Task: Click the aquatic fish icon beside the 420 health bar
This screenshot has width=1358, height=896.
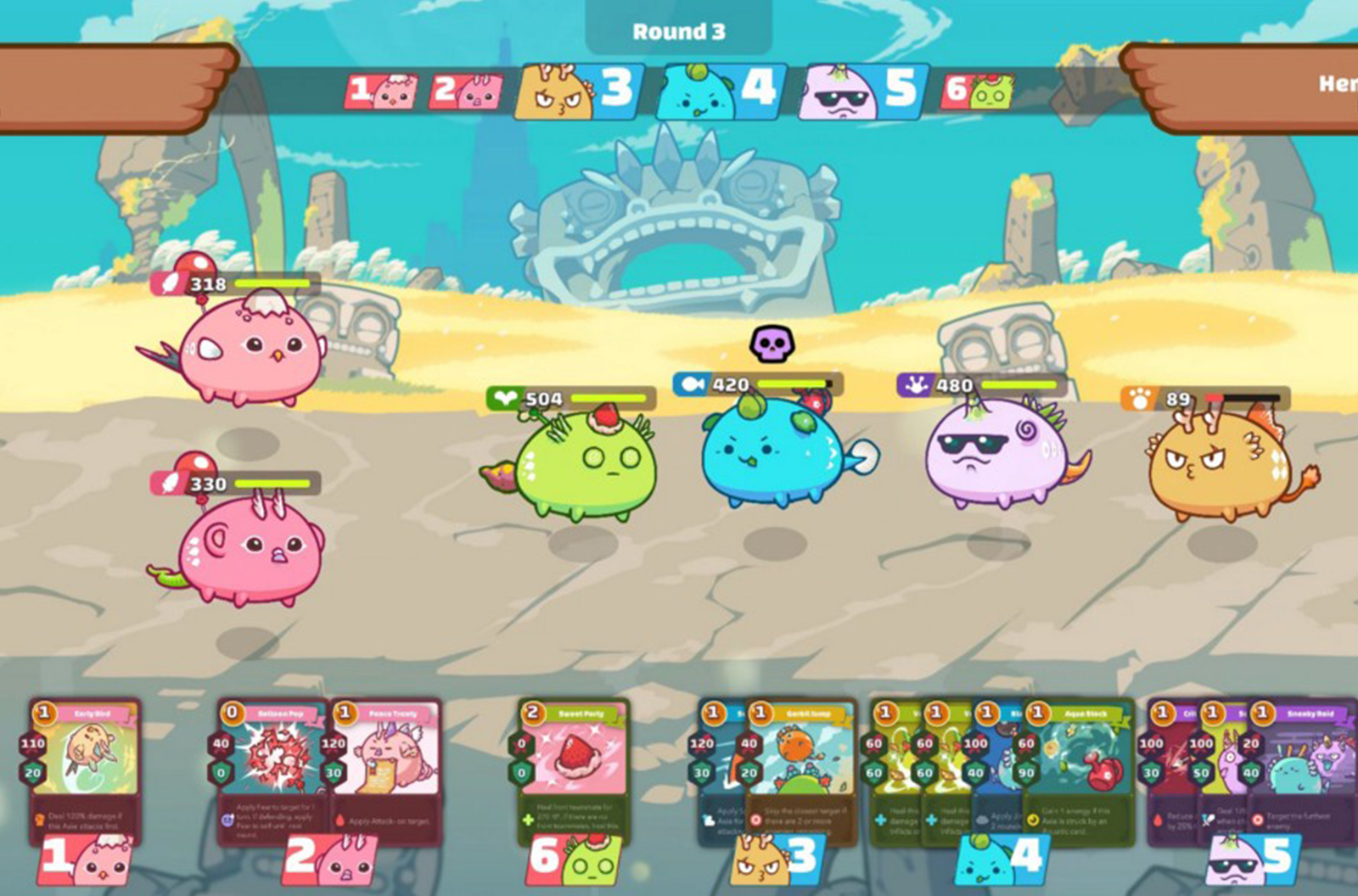Action: [690, 383]
